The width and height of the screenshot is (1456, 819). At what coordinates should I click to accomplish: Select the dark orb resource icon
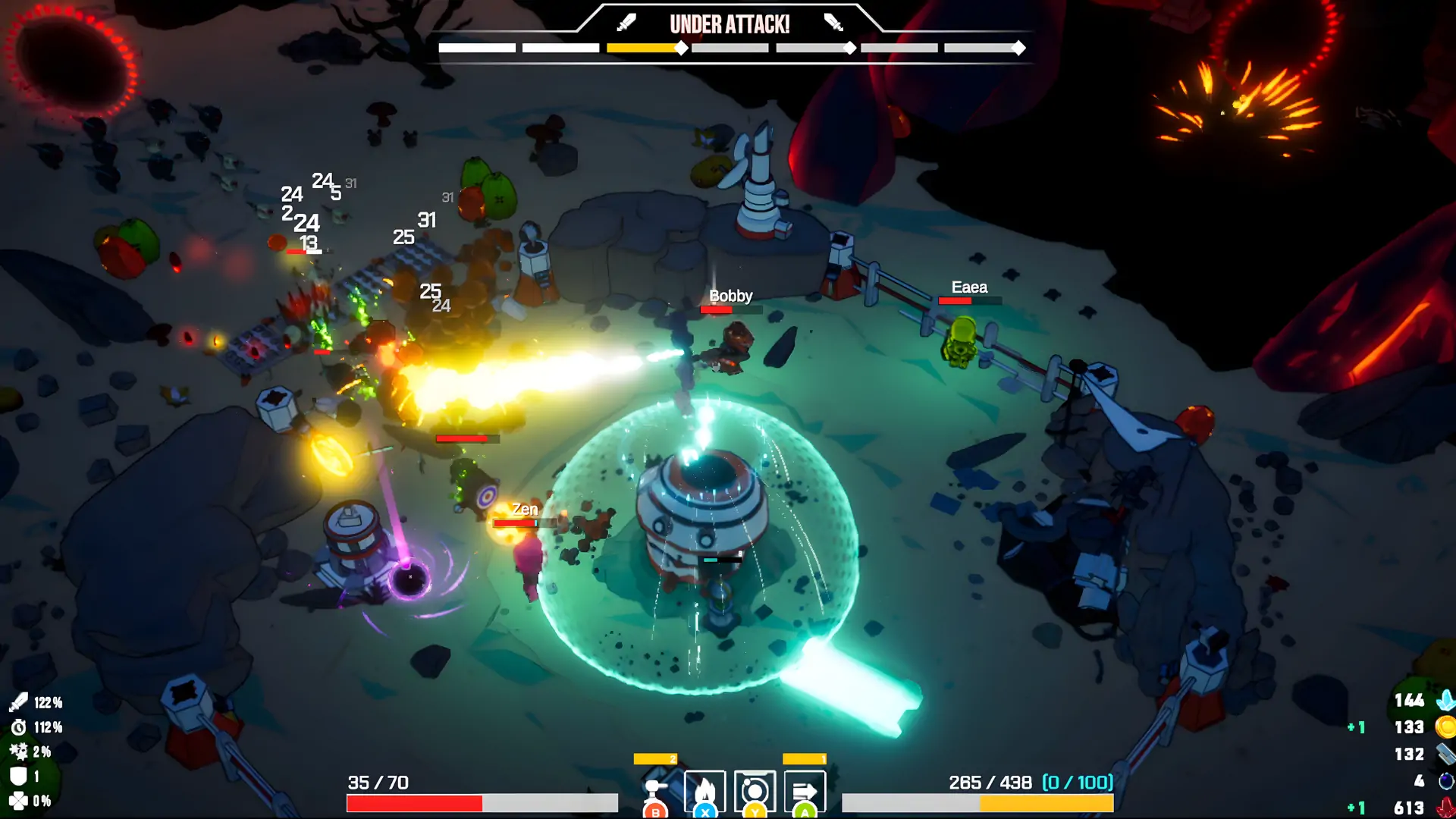click(1446, 781)
